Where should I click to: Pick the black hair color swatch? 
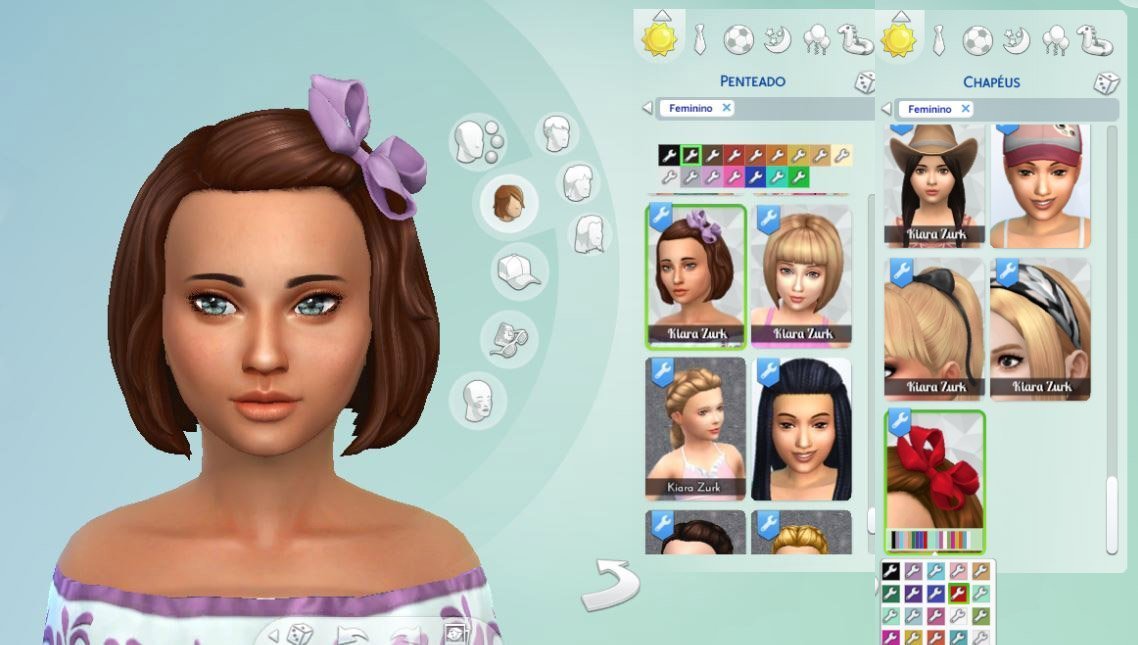click(668, 155)
